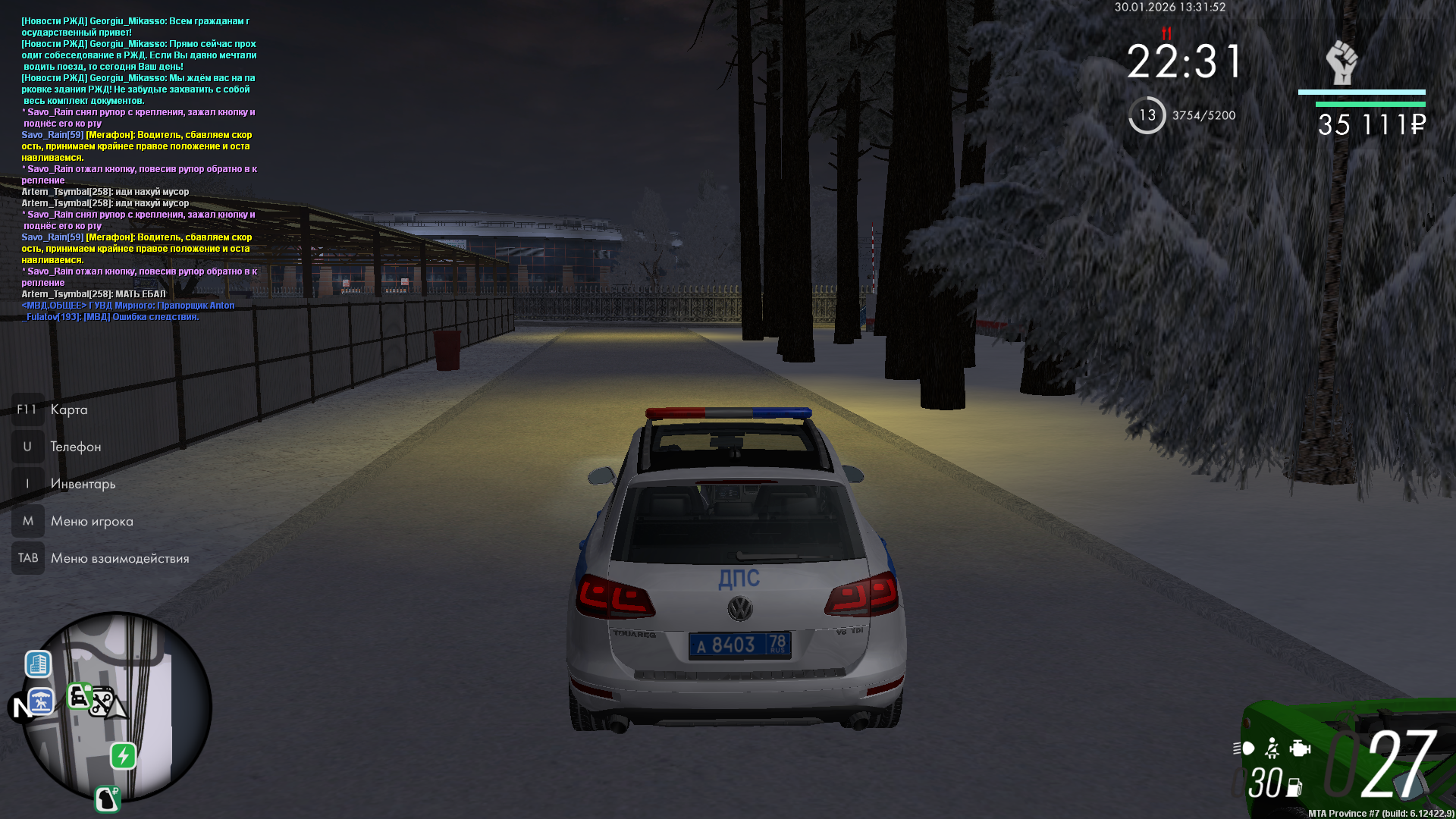
Task: Click the north compass marker on minimap
Action: tap(20, 707)
